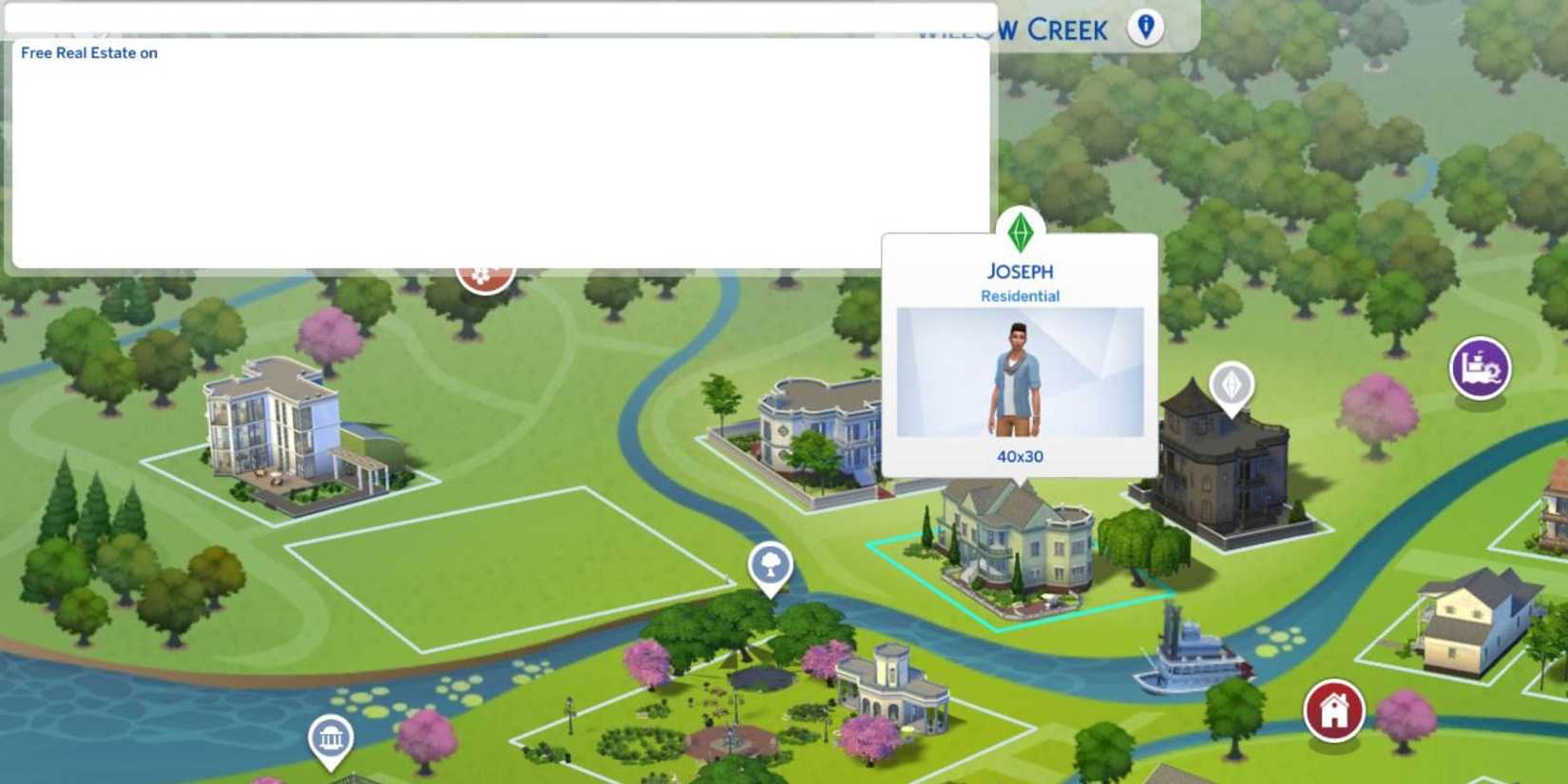Image resolution: width=1568 pixels, height=784 pixels.
Task: Click the 'Residential' label on Joseph's card
Action: [x=1019, y=296]
